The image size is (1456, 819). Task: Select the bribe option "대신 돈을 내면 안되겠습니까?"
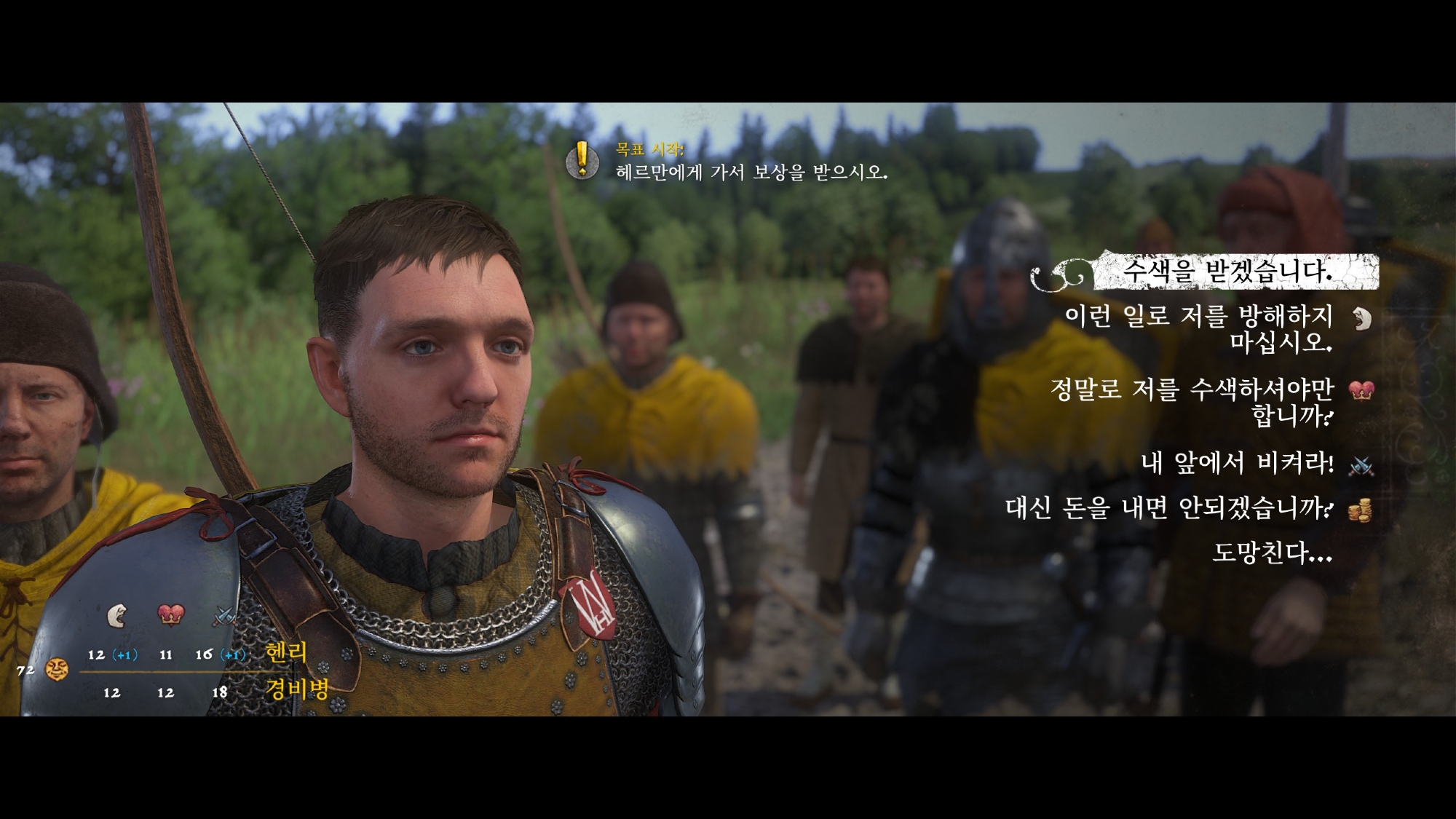point(1169,508)
